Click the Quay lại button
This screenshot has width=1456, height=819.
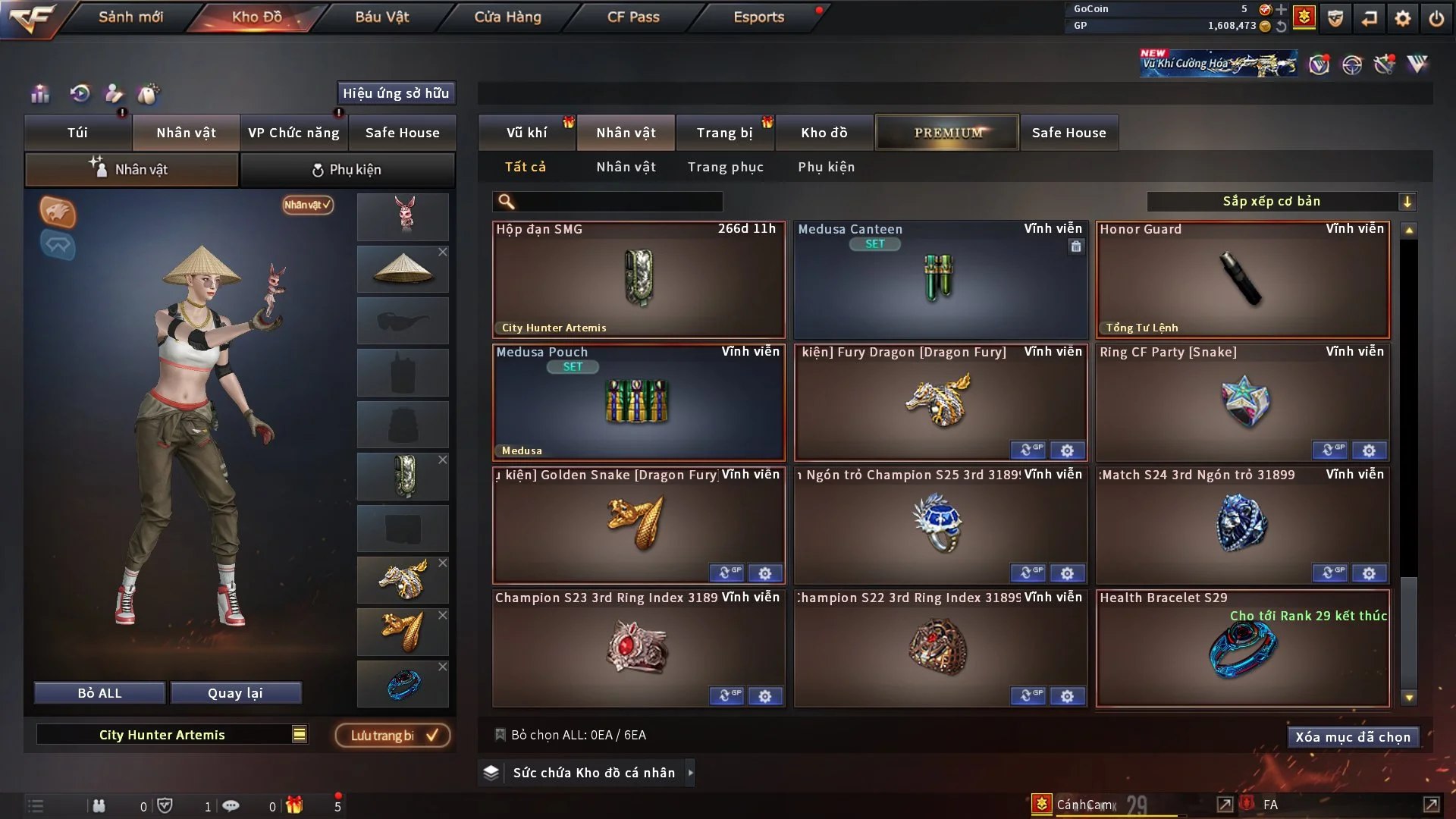tap(235, 693)
